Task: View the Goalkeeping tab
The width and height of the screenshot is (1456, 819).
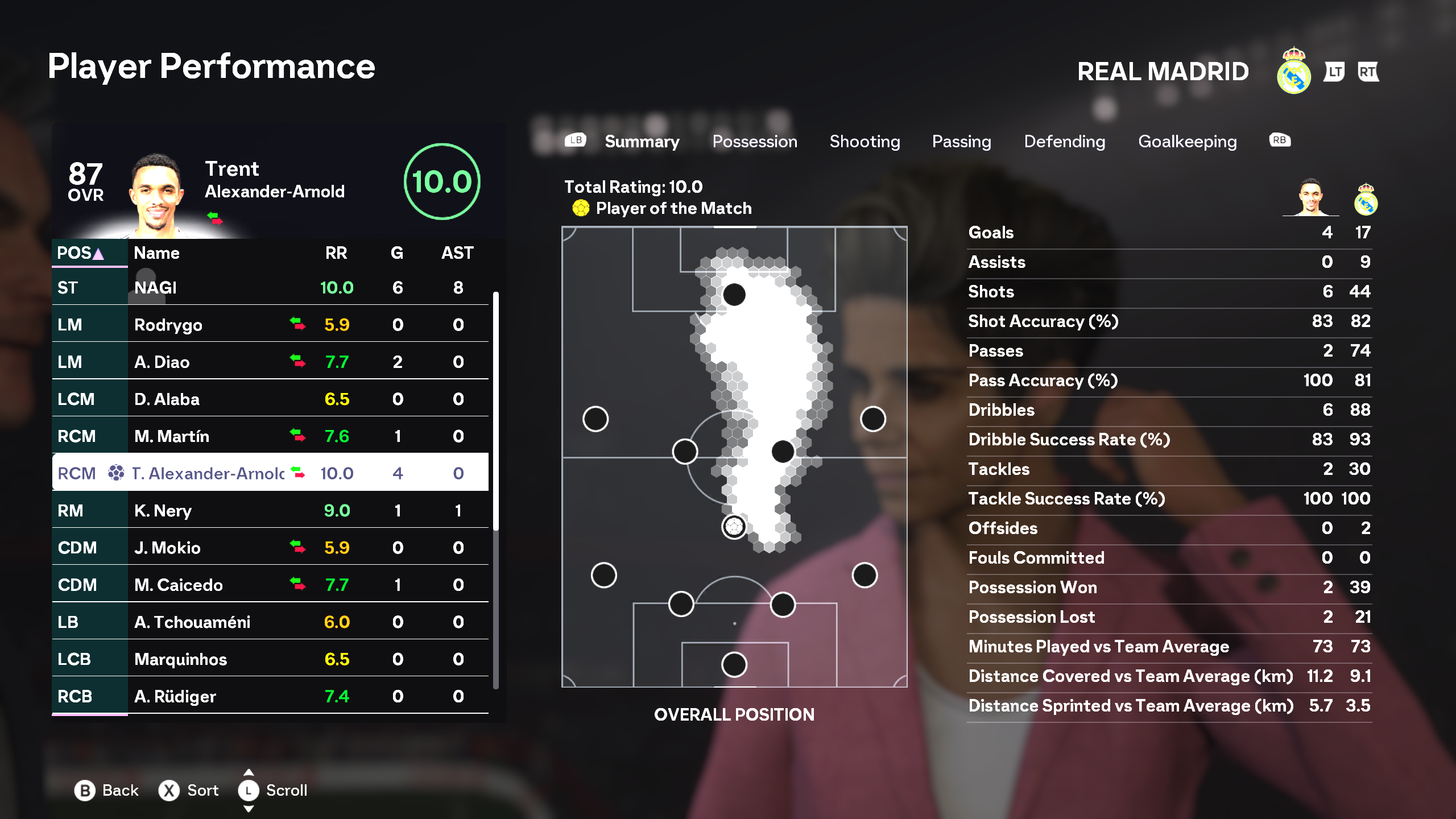Action: pyautogui.click(x=1187, y=142)
